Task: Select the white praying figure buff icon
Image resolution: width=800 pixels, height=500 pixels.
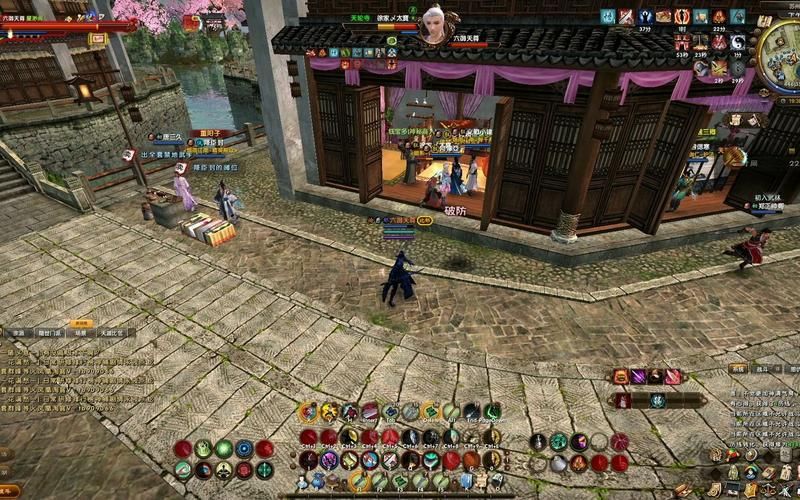Action: tap(645, 16)
